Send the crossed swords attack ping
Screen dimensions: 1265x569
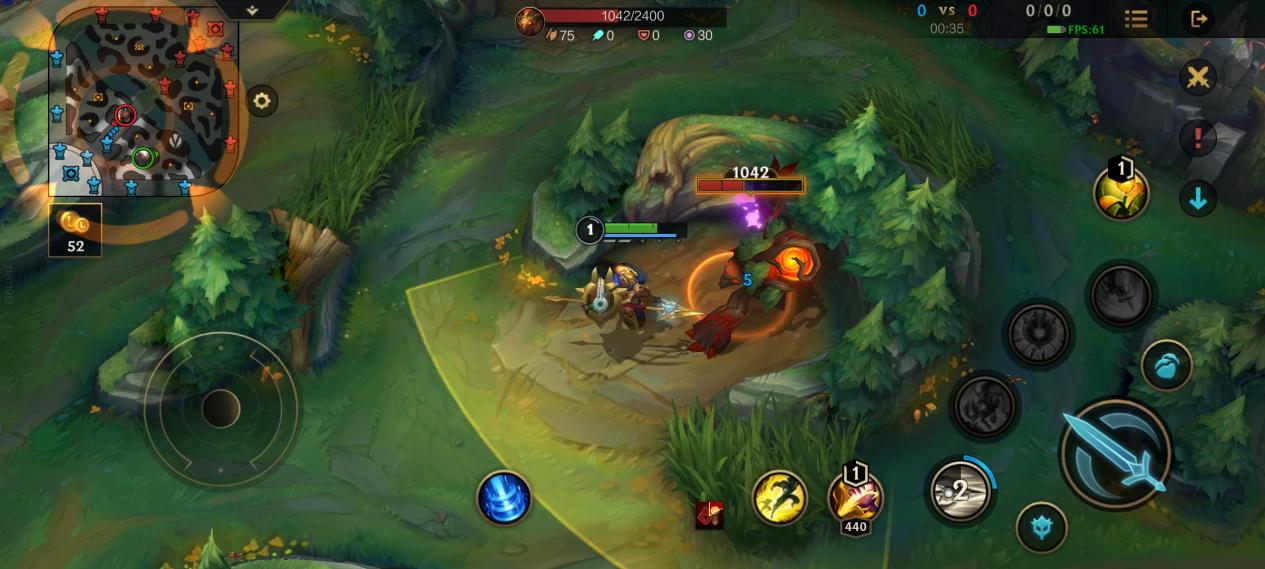point(1197,78)
